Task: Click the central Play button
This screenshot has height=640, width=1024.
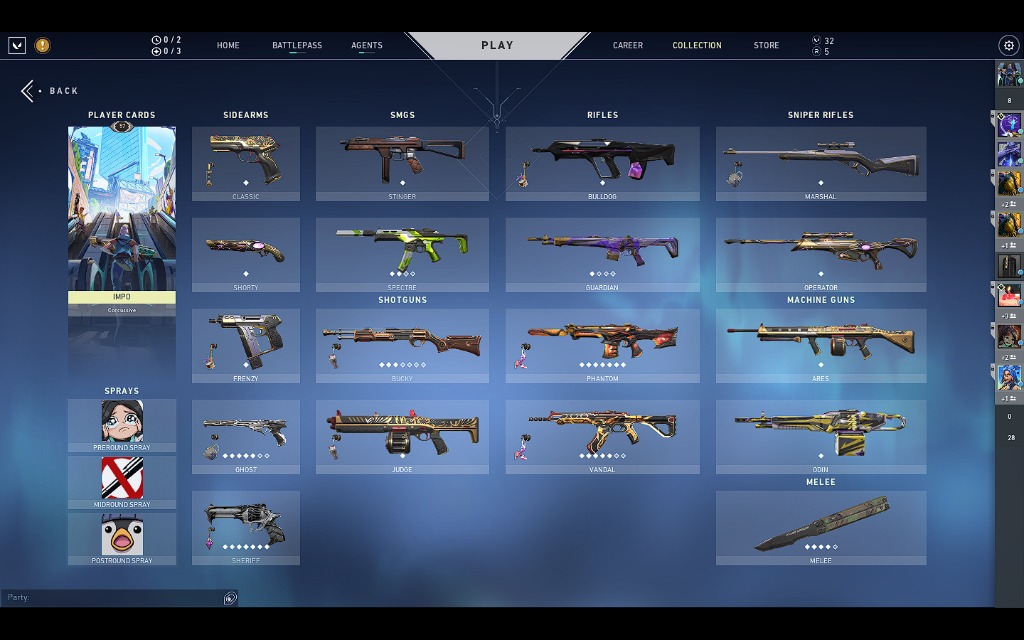Action: pos(497,45)
